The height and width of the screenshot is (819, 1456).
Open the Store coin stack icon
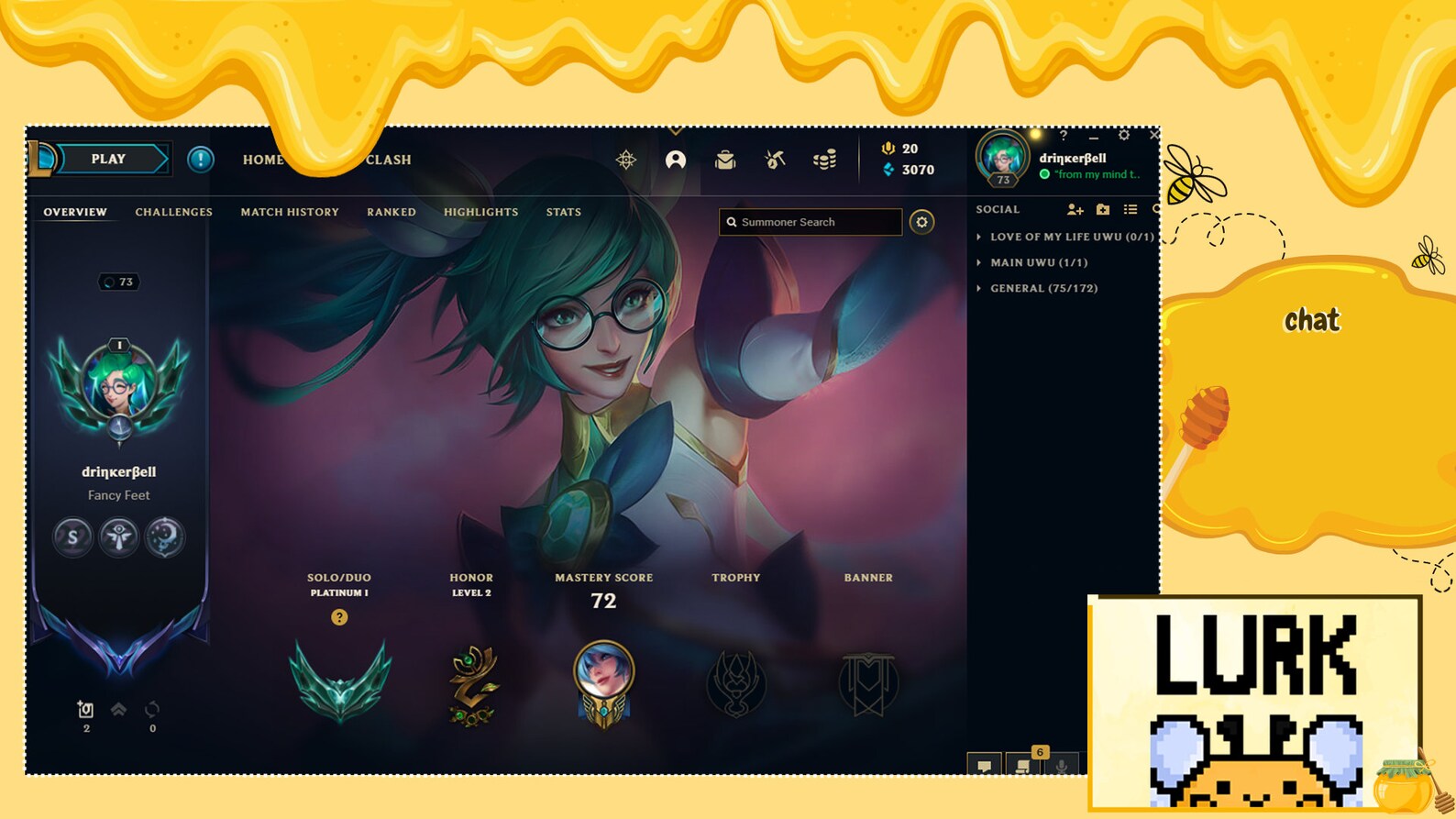pos(823,160)
